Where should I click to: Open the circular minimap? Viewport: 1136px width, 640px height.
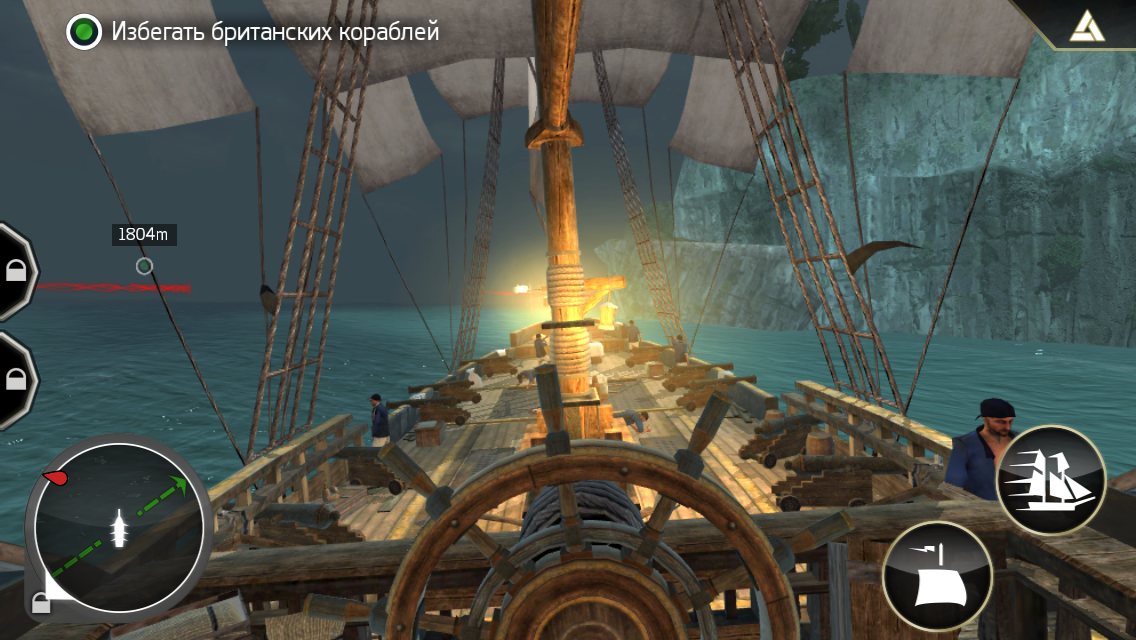119,527
